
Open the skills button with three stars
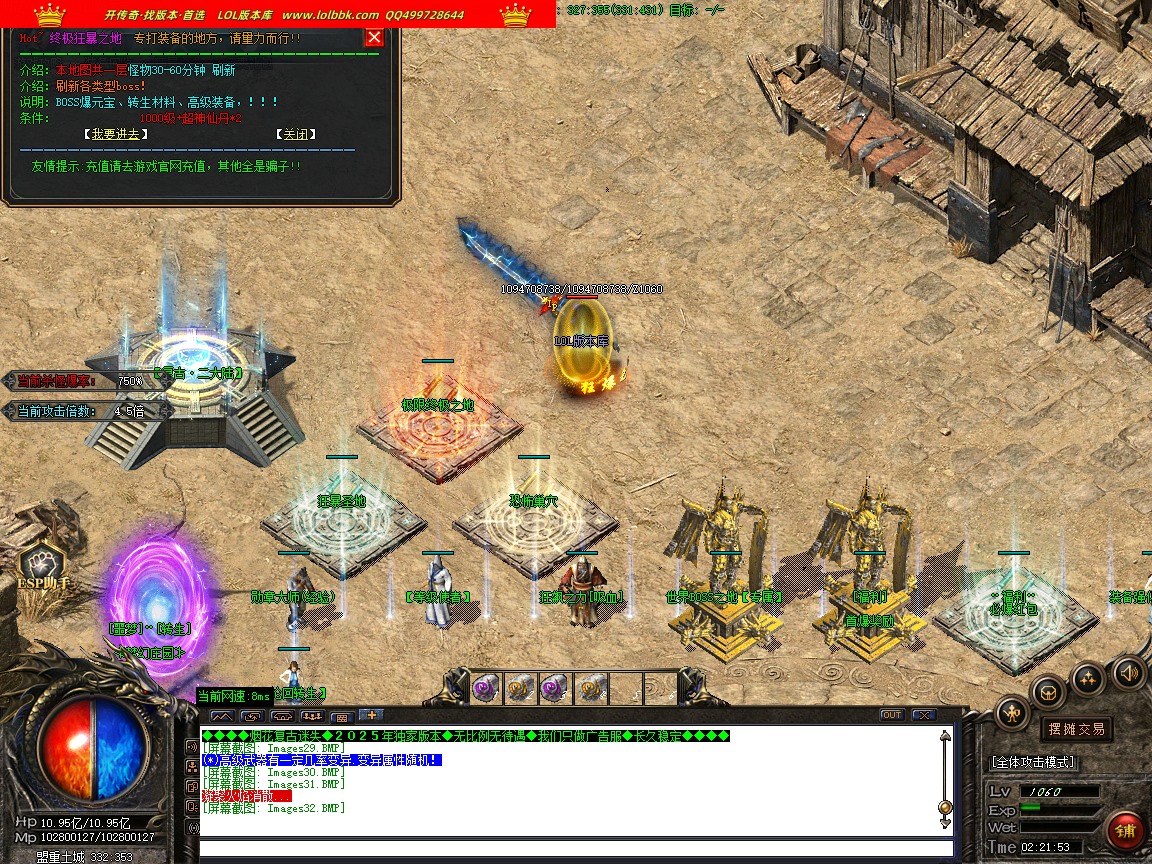[1089, 679]
